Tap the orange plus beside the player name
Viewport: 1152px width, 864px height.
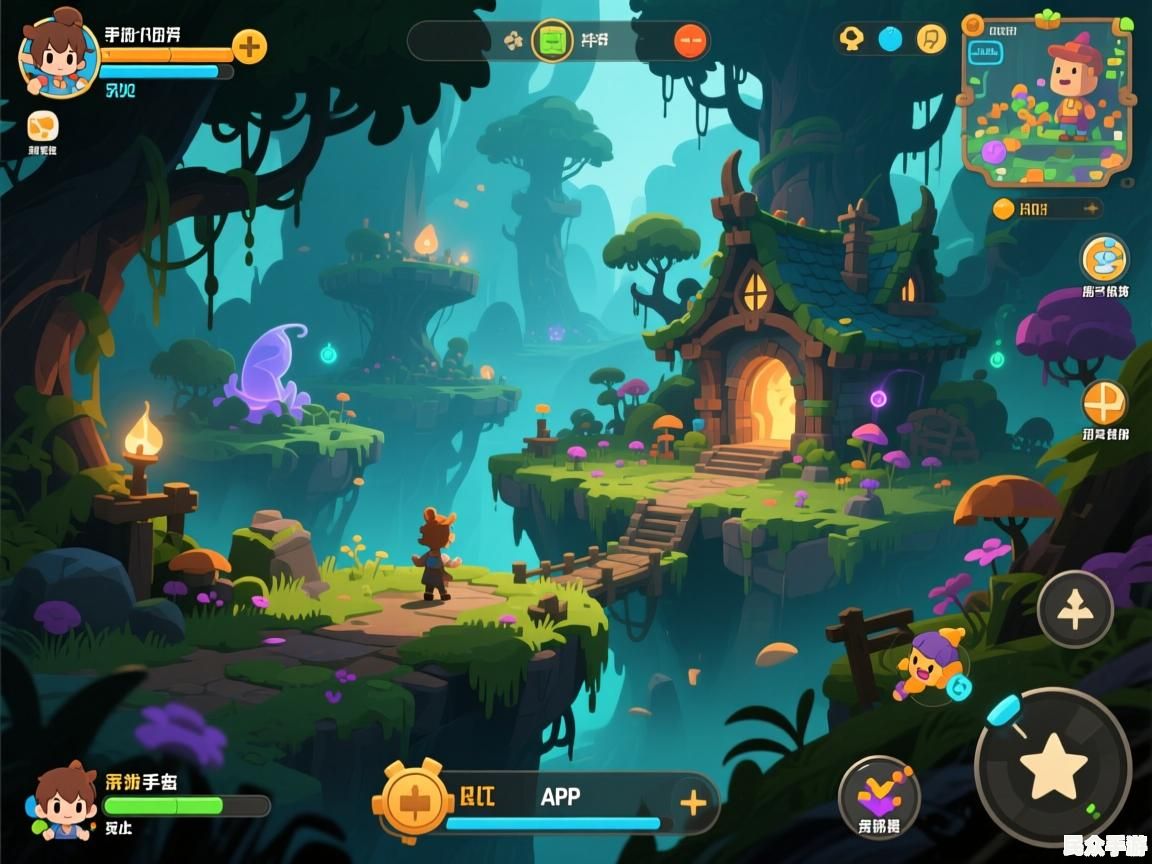click(249, 46)
